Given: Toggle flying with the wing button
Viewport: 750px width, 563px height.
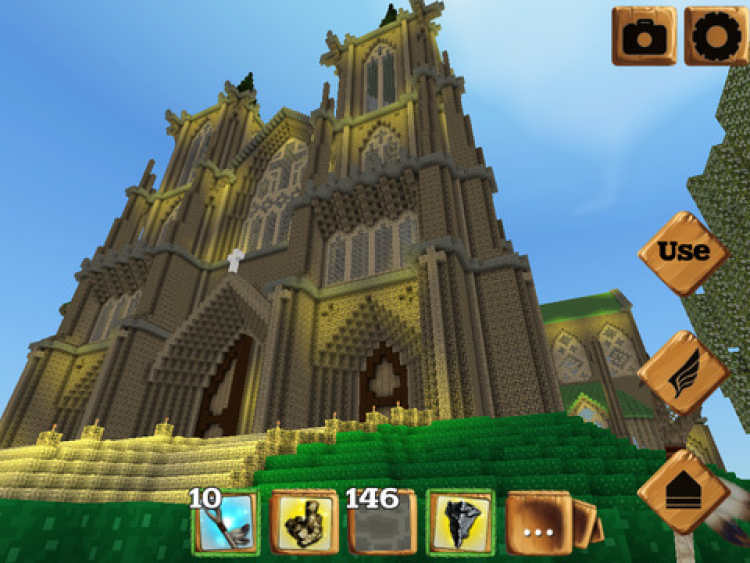Looking at the screenshot, I should coord(684,372).
